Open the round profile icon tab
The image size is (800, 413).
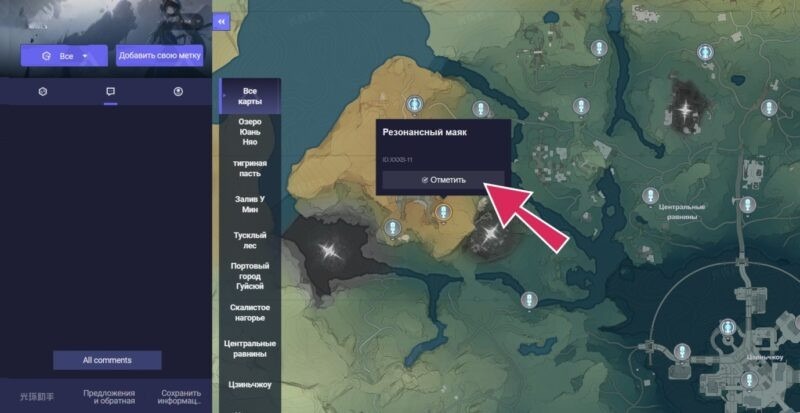(x=178, y=91)
